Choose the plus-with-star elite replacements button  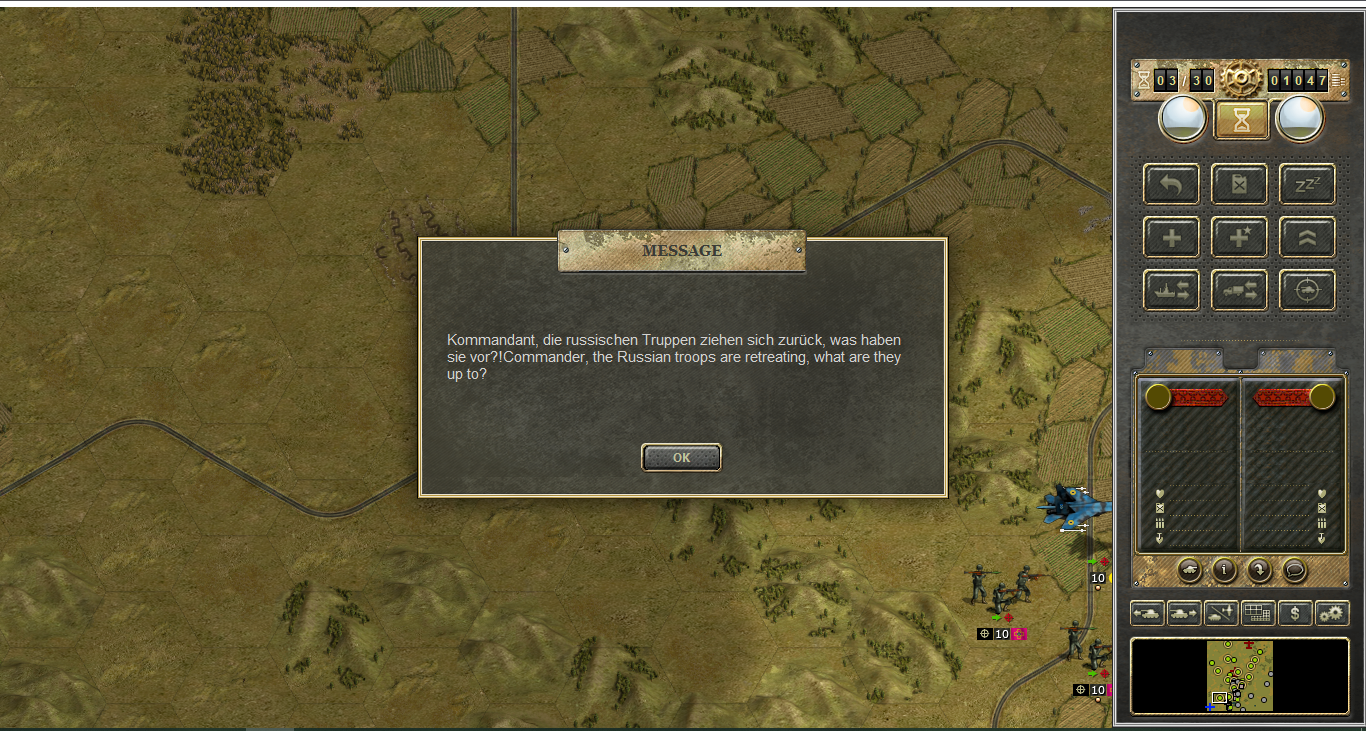tap(1240, 238)
